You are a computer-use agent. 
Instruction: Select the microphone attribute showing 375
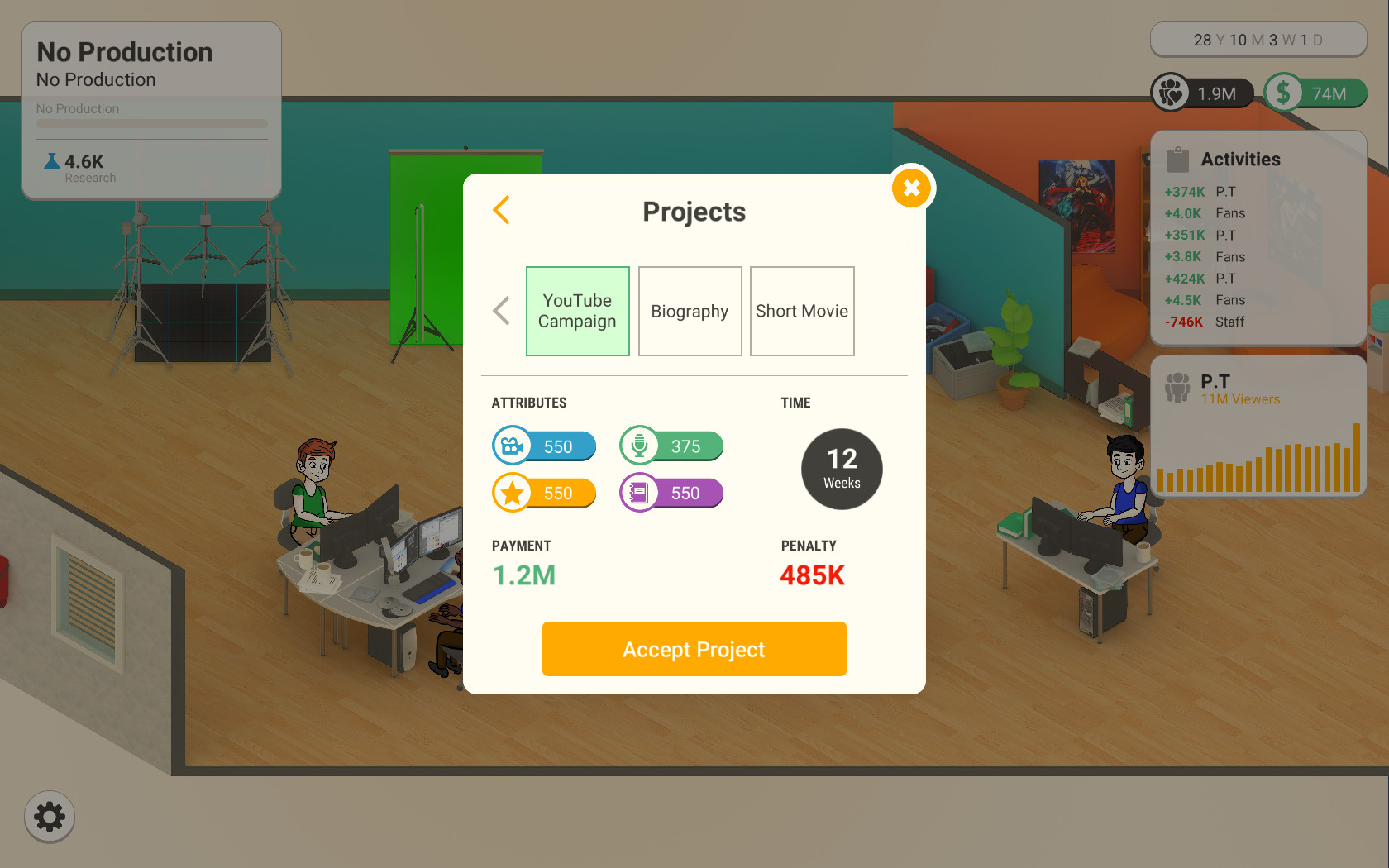pos(638,446)
